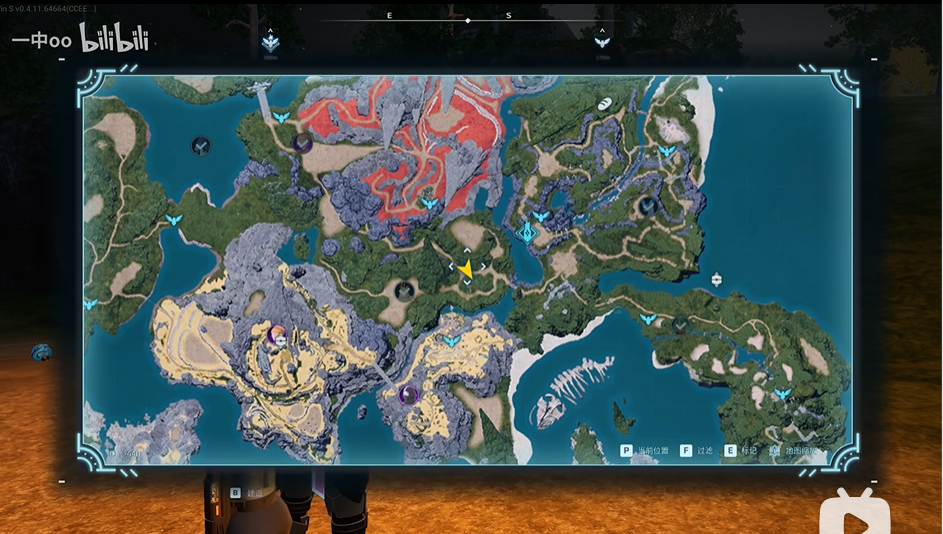The image size is (943, 534).
Task: Click the bilibili TV icon overlay
Action: pyautogui.click(x=853, y=510)
